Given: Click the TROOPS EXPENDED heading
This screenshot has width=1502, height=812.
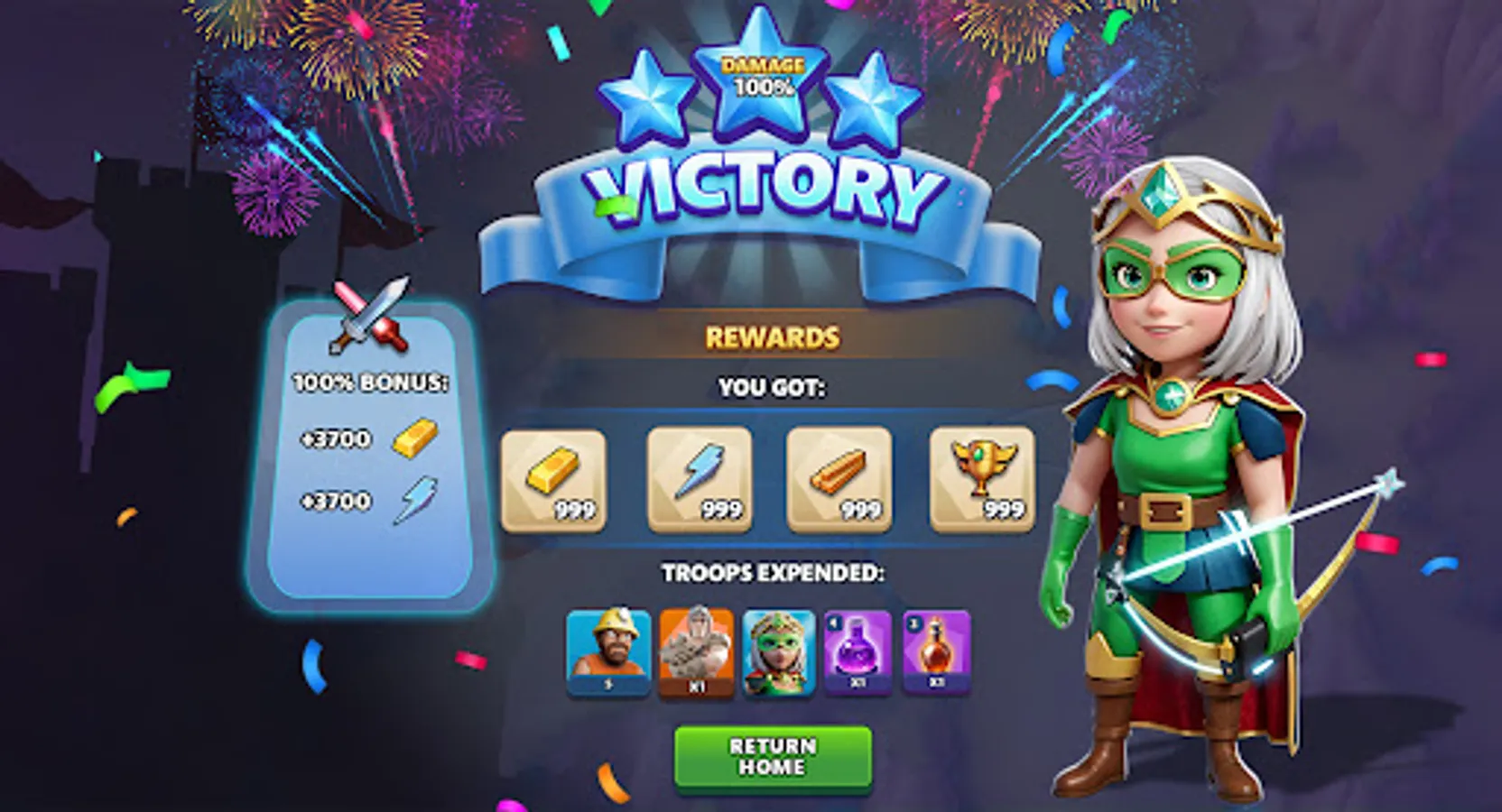Looking at the screenshot, I should pos(774,572).
